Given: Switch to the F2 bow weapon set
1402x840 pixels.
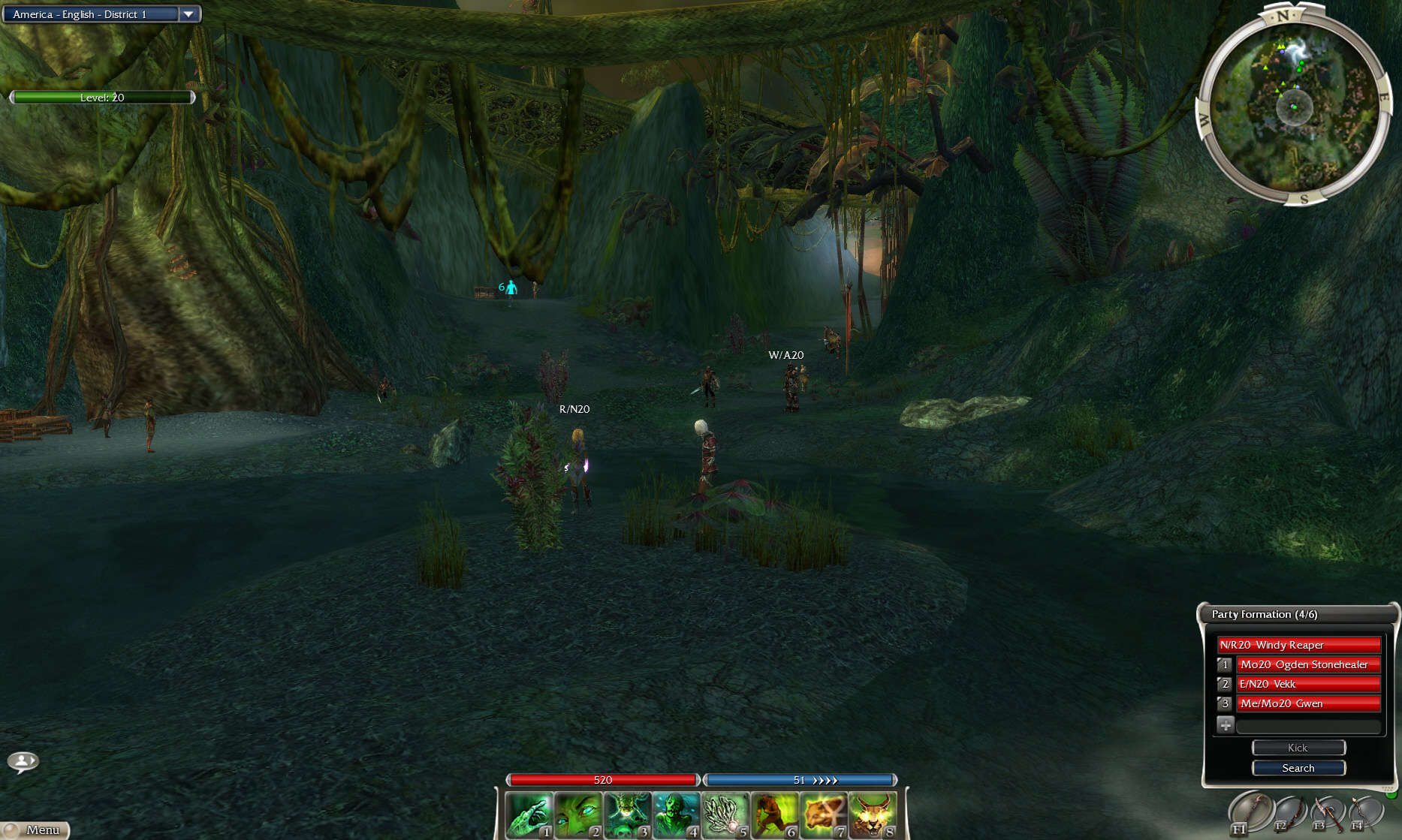Looking at the screenshot, I should point(1289,813).
